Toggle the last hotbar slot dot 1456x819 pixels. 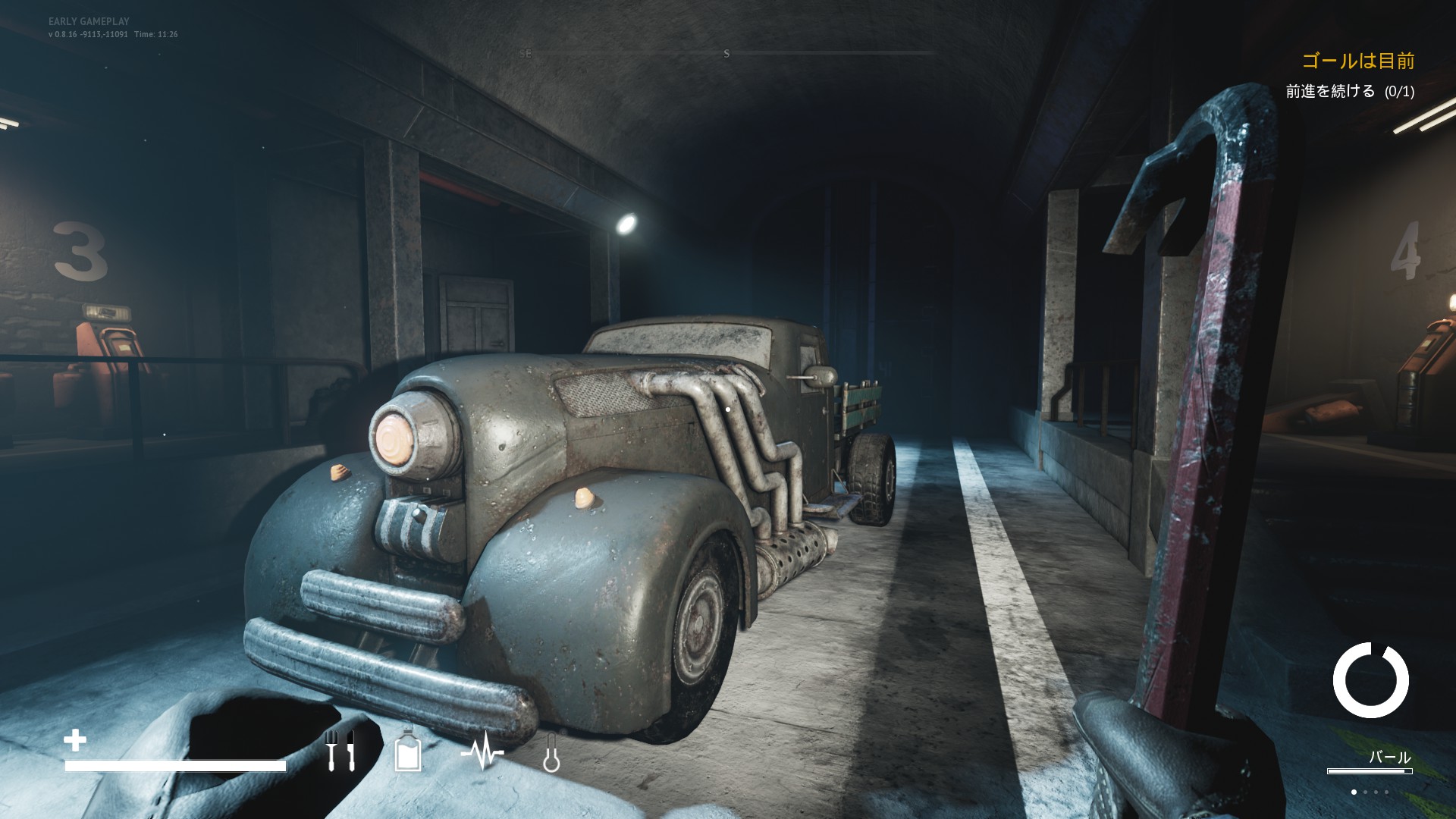(1387, 792)
